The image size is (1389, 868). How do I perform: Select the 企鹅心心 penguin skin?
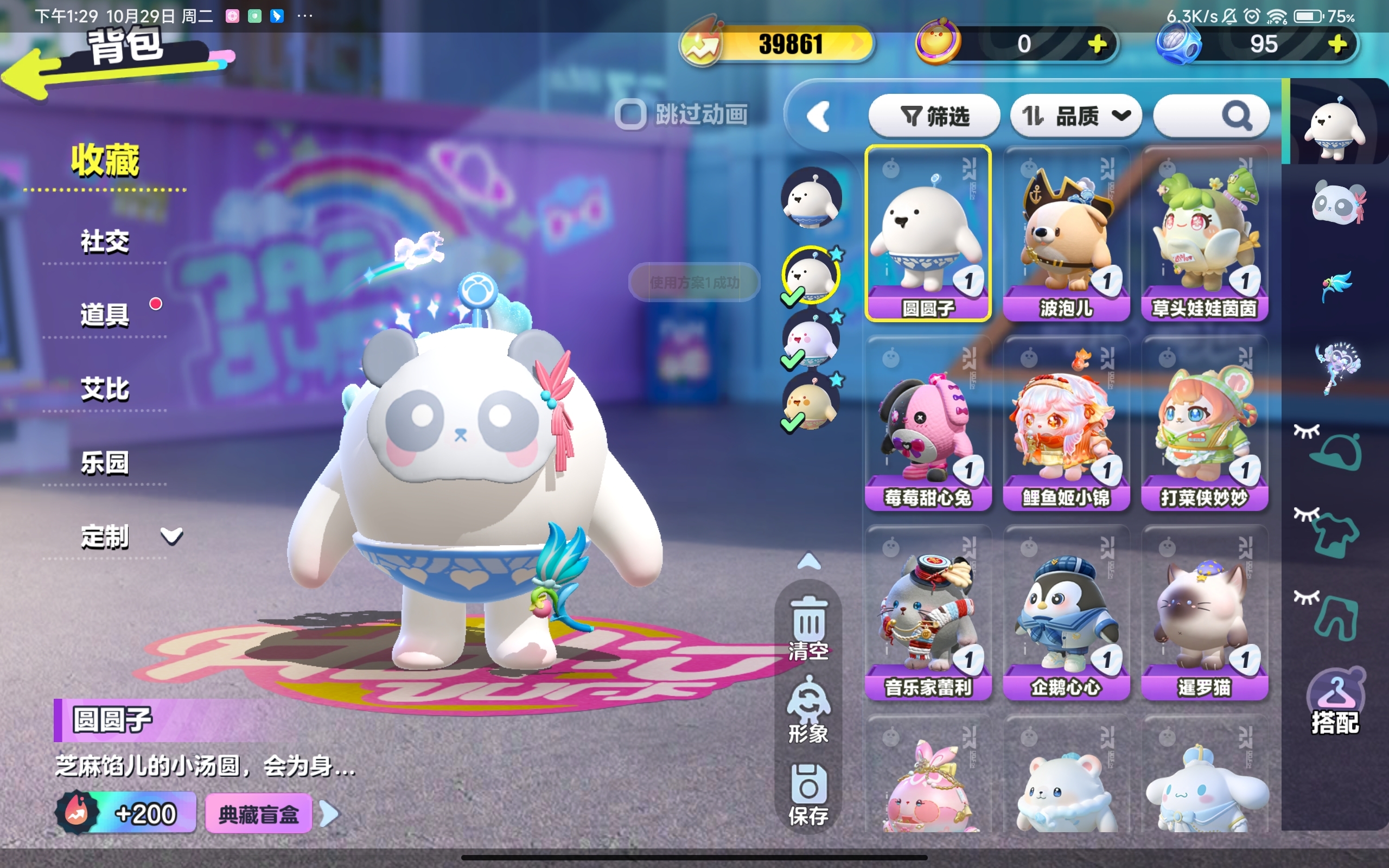point(1066,612)
